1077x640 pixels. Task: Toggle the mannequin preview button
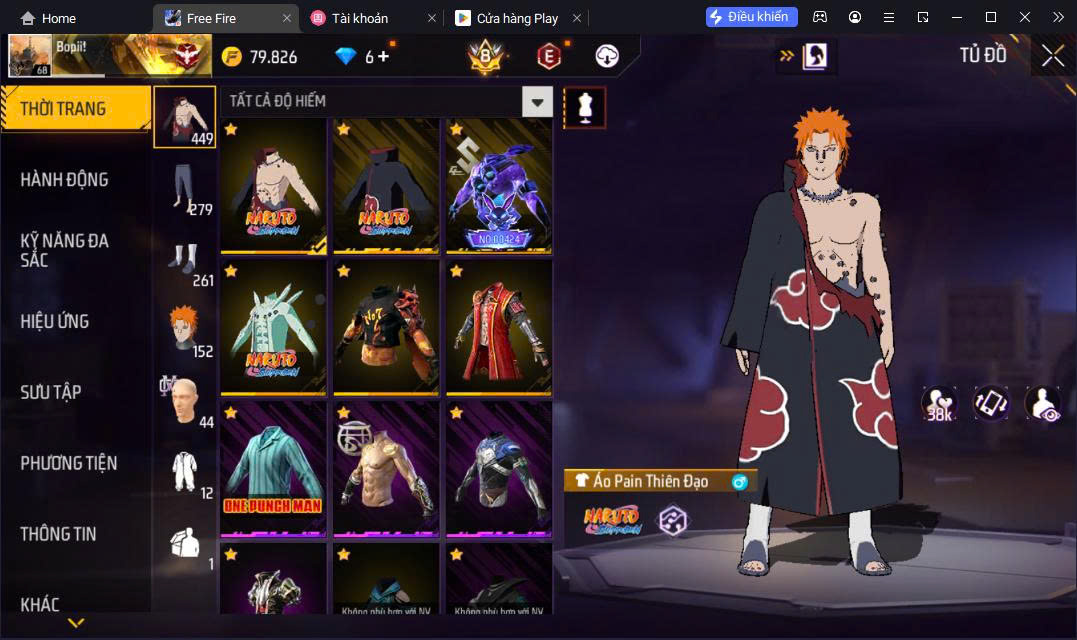585,107
